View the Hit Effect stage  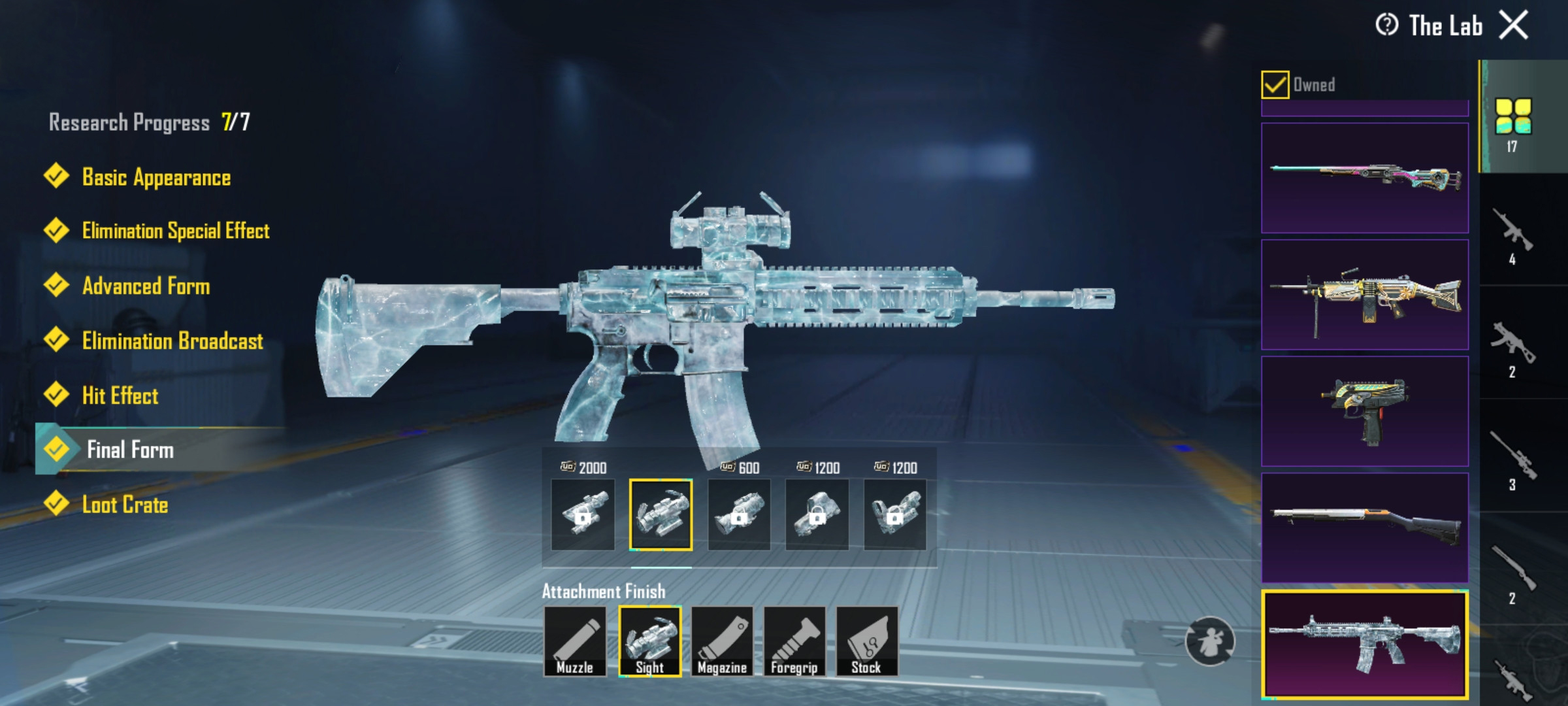coord(120,395)
